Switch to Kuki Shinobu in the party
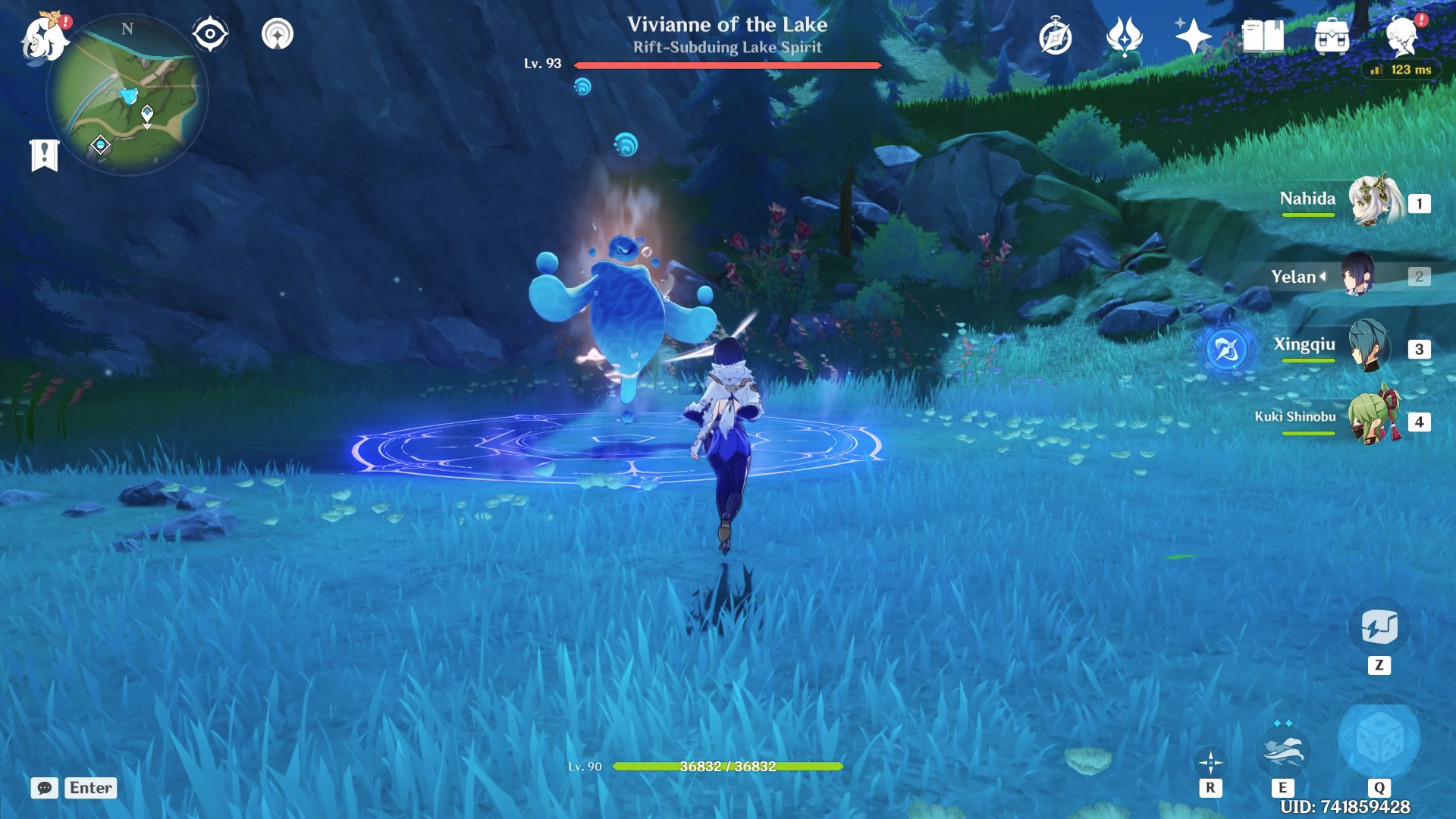This screenshot has height=819, width=1456. (x=1373, y=419)
